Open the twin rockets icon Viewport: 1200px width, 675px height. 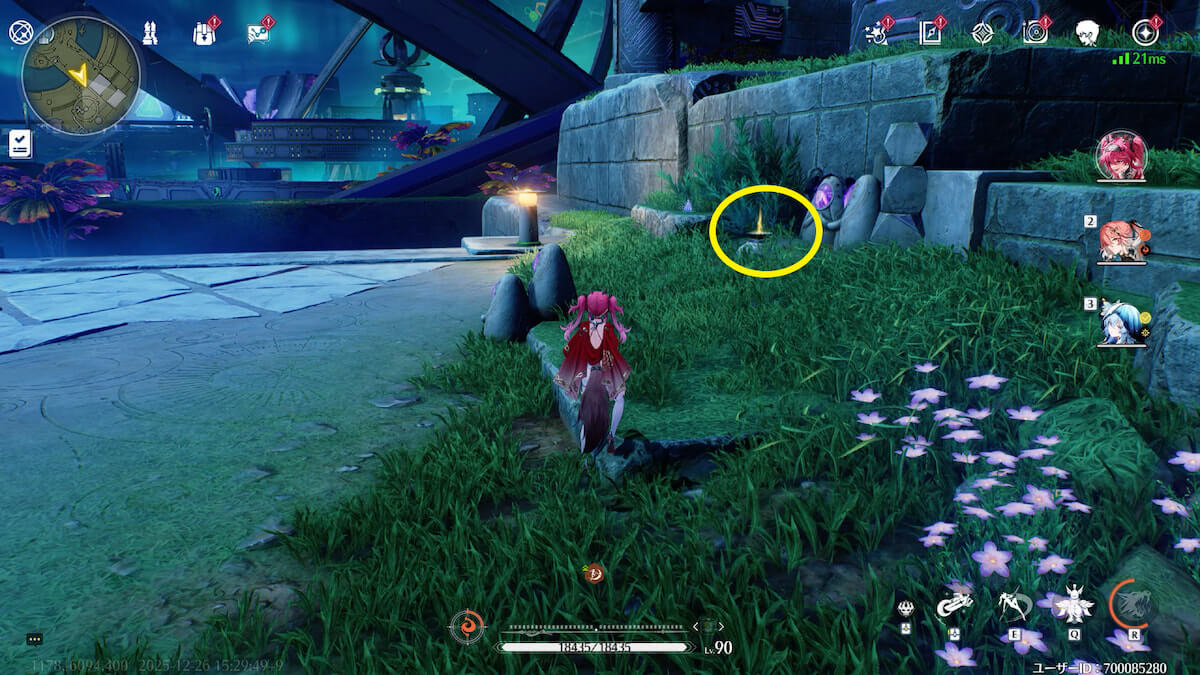151,33
